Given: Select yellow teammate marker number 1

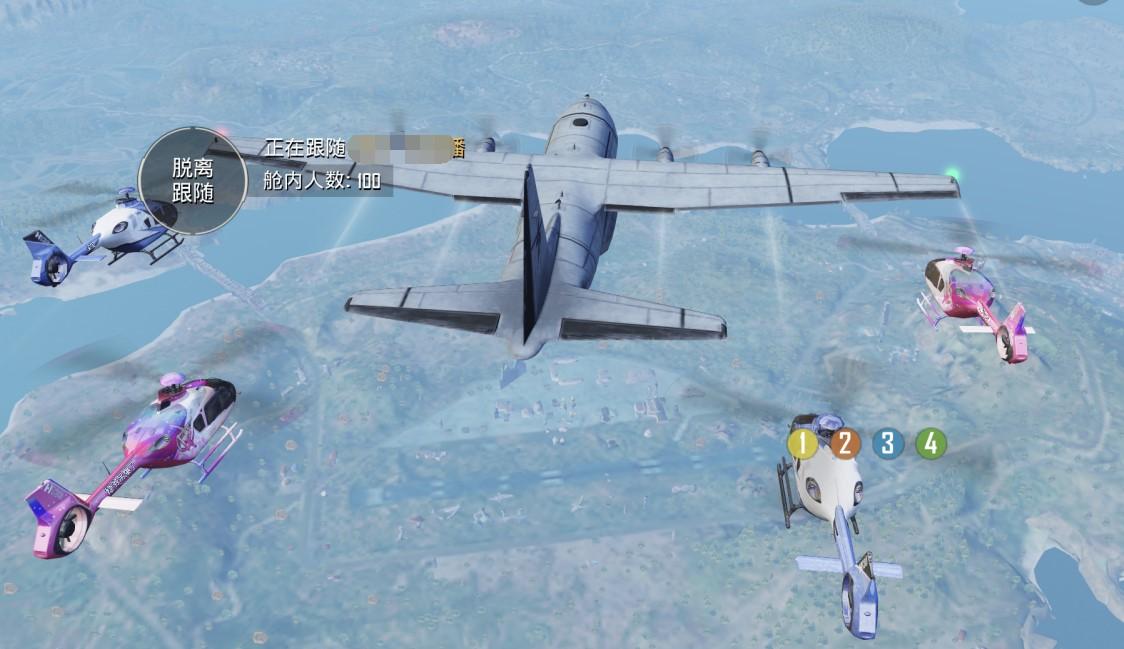Looking at the screenshot, I should [x=802, y=443].
